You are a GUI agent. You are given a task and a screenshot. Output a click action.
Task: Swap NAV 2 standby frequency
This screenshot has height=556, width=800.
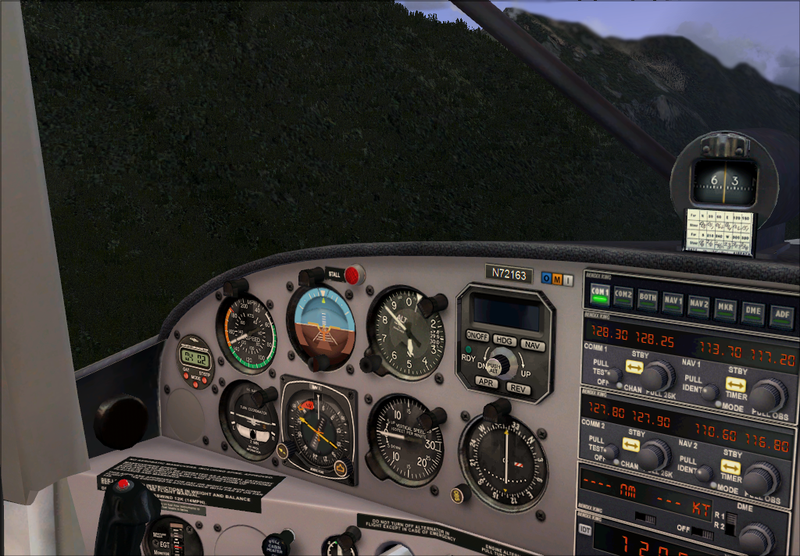(733, 465)
